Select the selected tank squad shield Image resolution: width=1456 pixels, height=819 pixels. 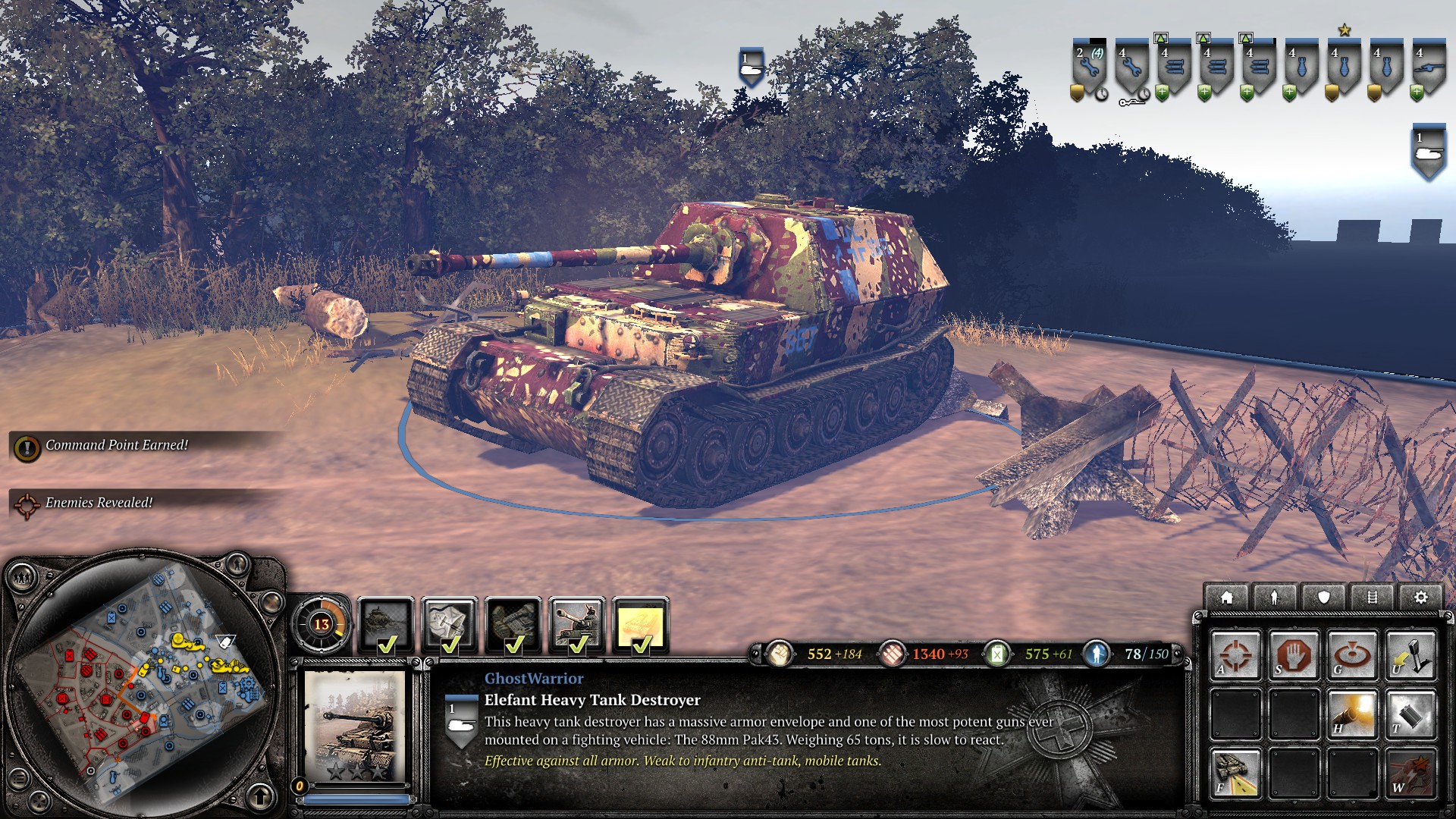1428,152
